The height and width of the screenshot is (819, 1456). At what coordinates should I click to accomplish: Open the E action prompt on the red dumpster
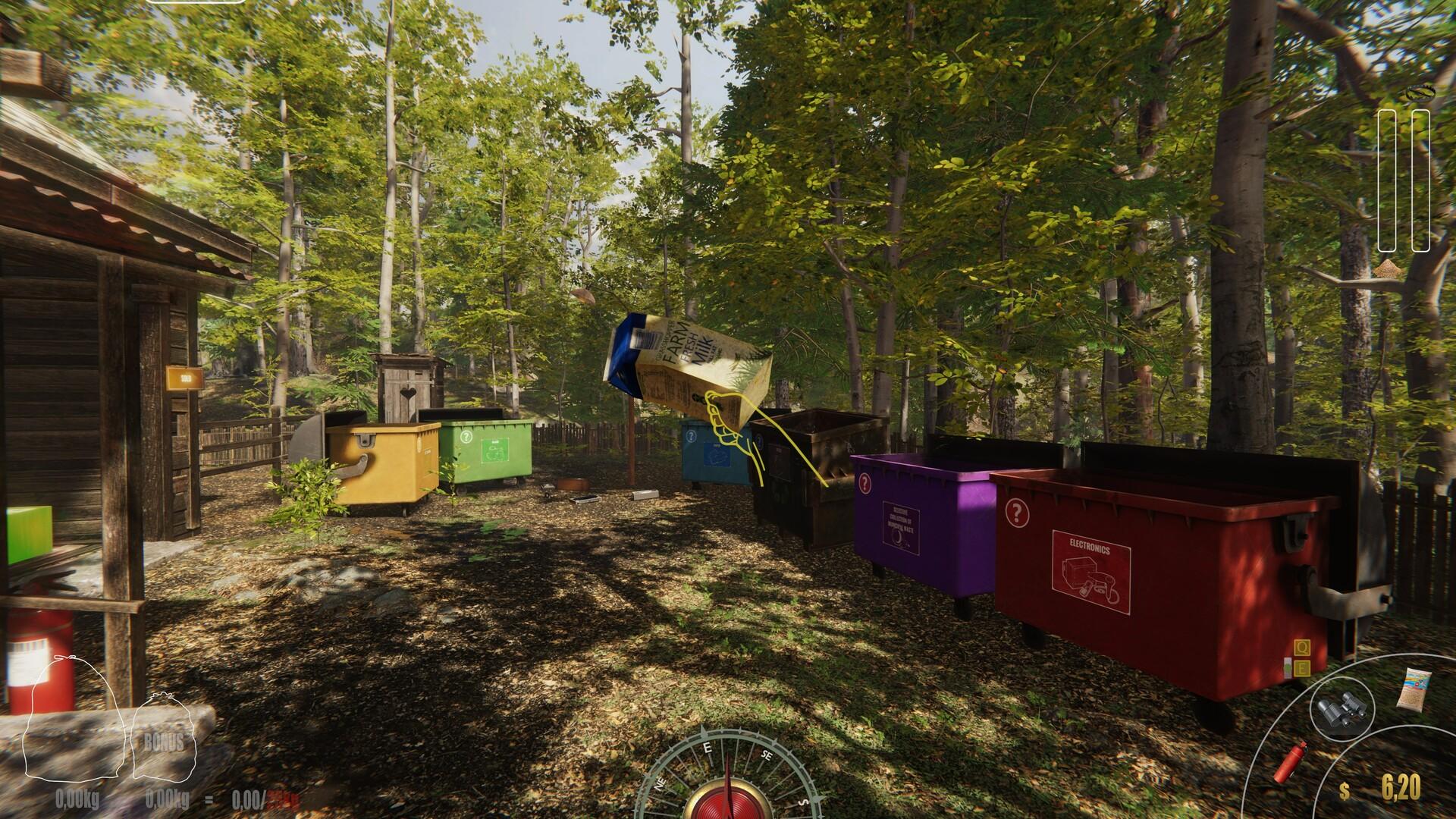pos(1301,667)
